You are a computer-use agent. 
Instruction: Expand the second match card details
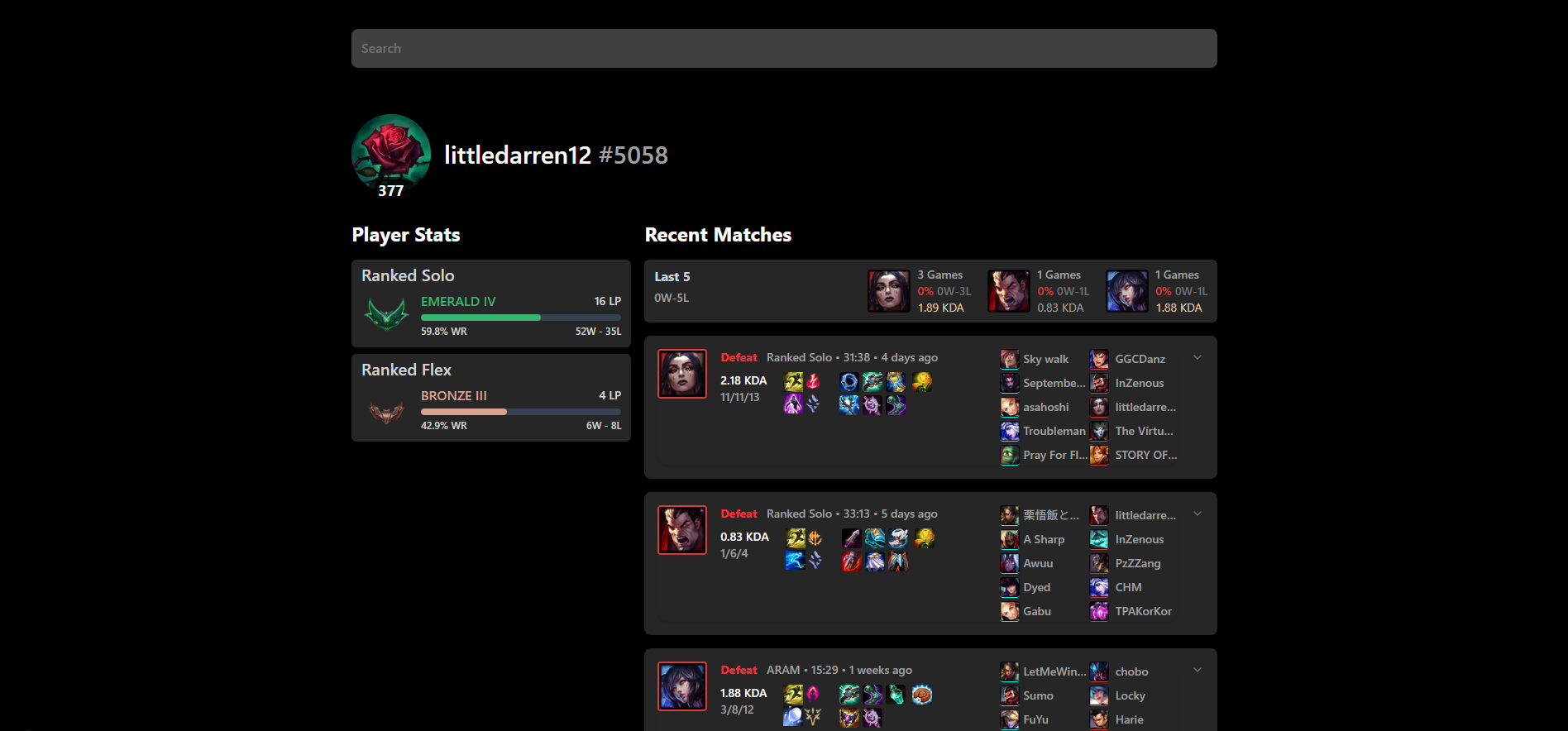(x=1197, y=513)
